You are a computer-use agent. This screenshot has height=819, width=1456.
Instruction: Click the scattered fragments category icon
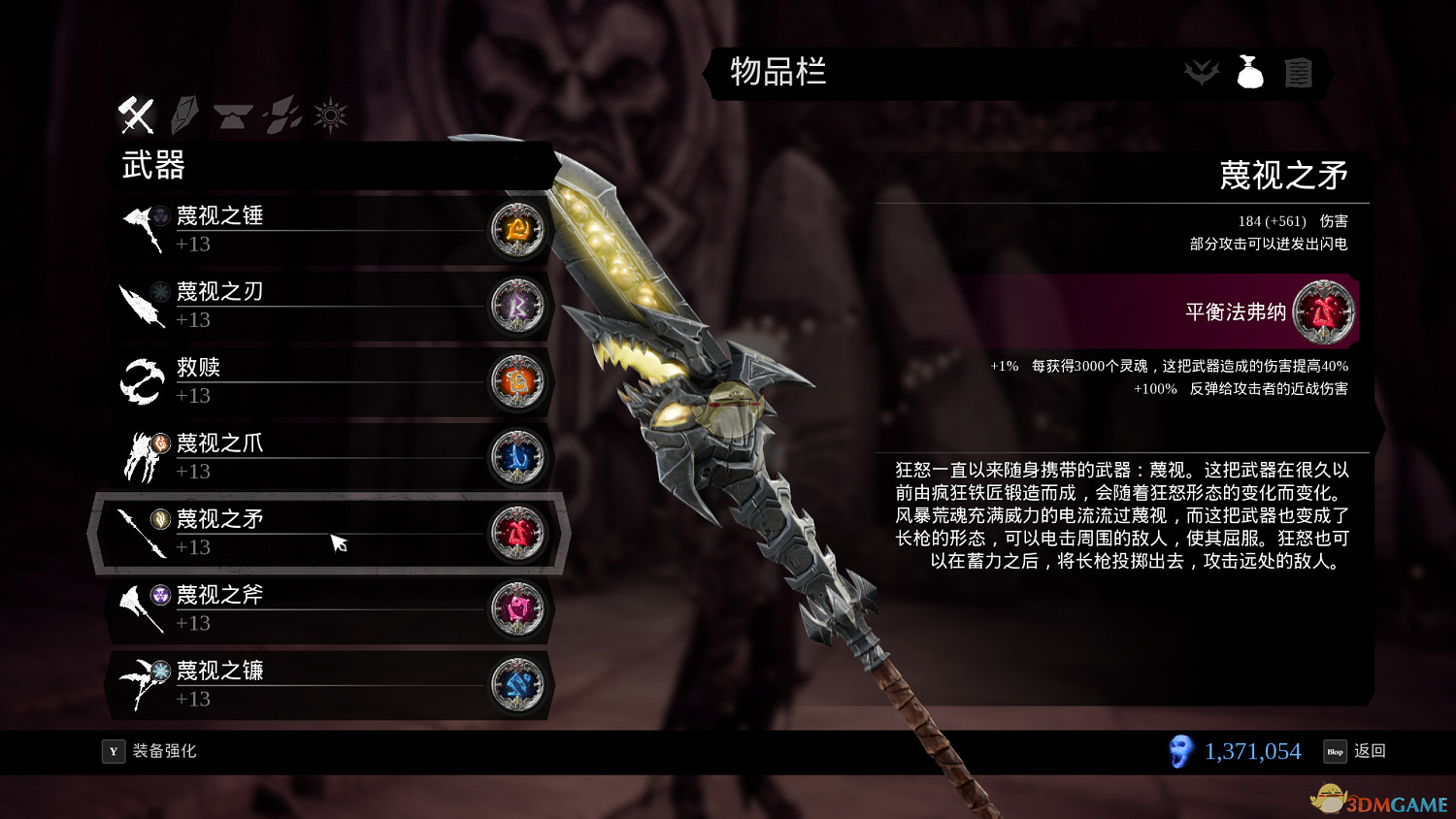(x=281, y=115)
